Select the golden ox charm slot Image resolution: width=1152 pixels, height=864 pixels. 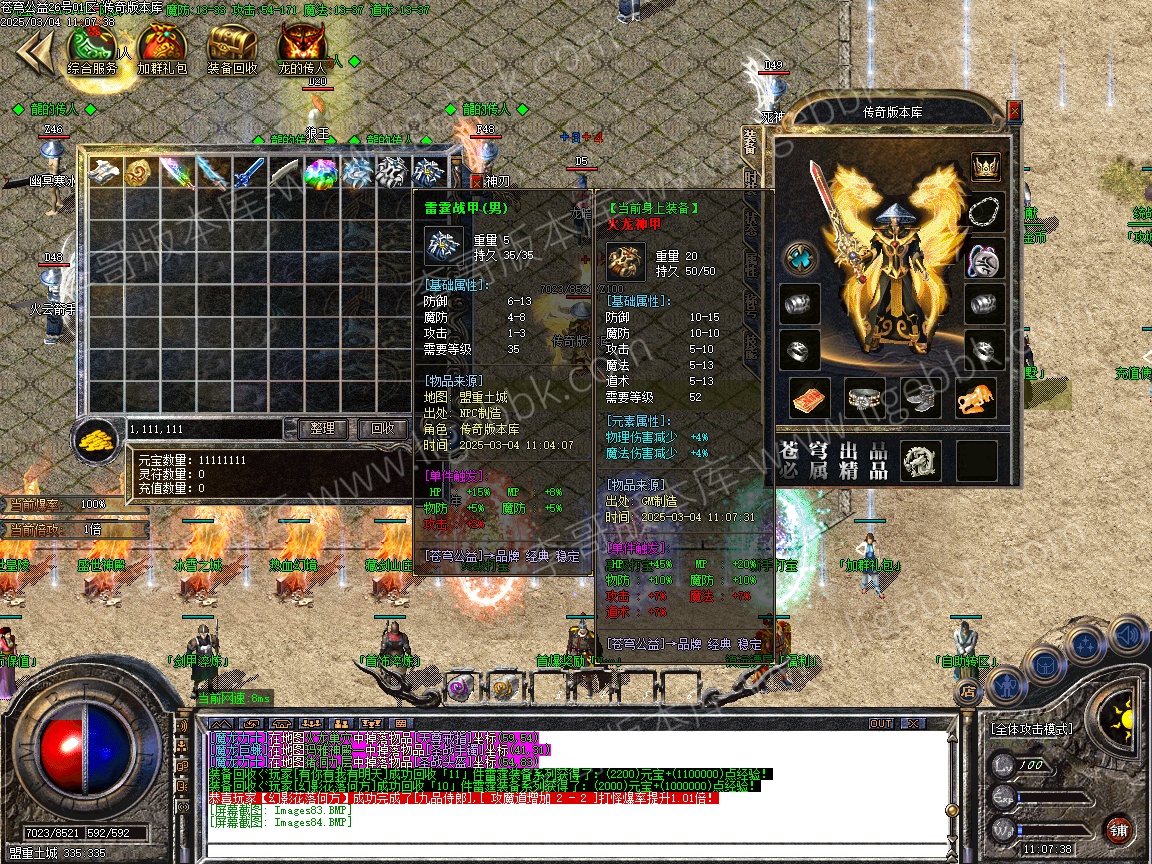tap(975, 398)
